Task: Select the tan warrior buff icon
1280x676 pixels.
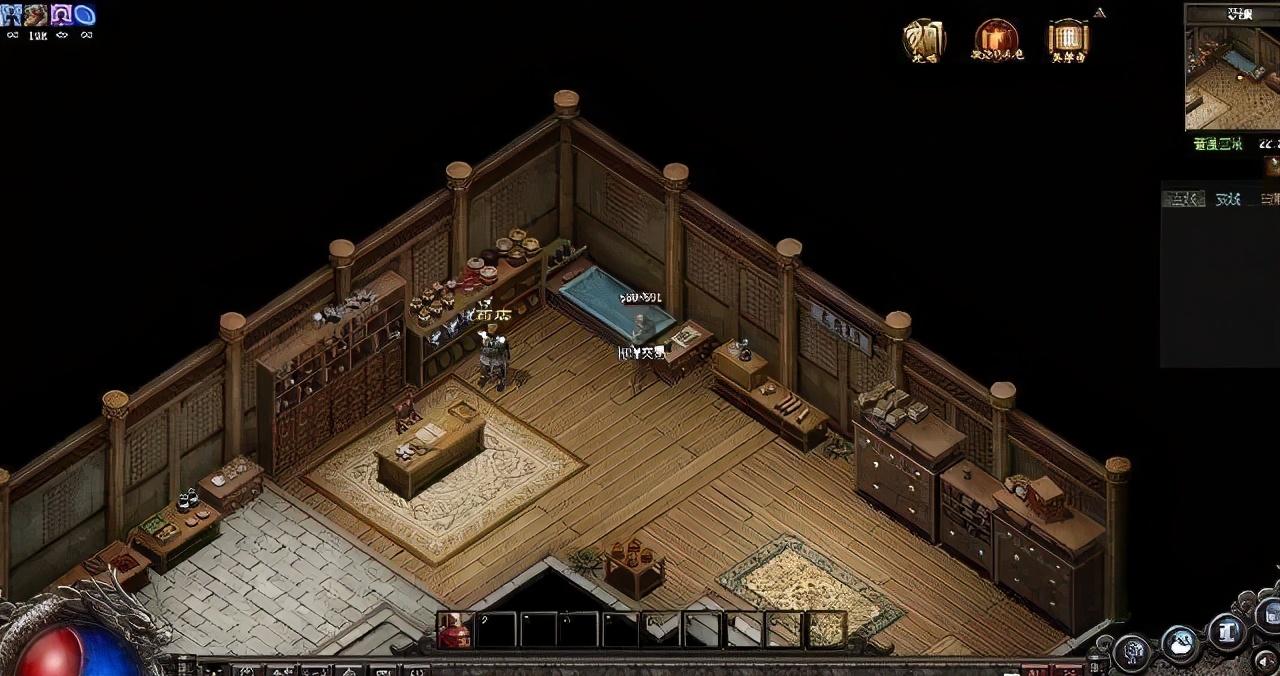Action: pyautogui.click(x=37, y=15)
